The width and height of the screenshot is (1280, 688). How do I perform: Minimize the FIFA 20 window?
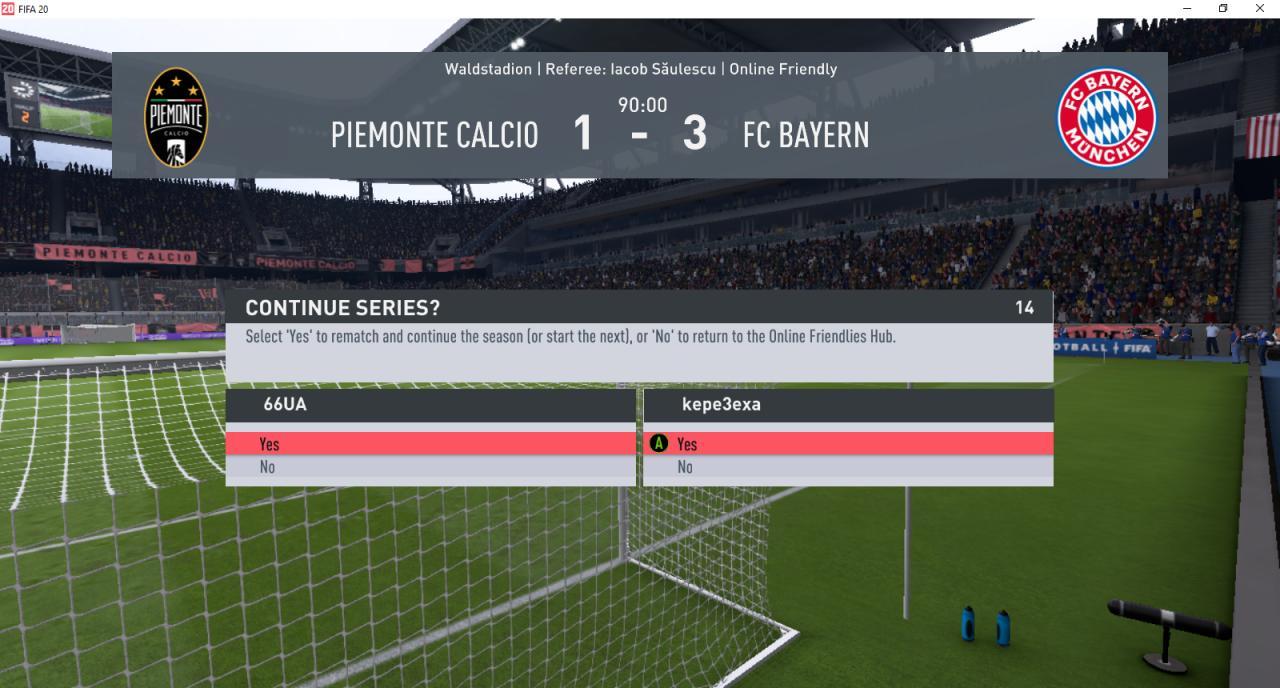click(x=1187, y=8)
